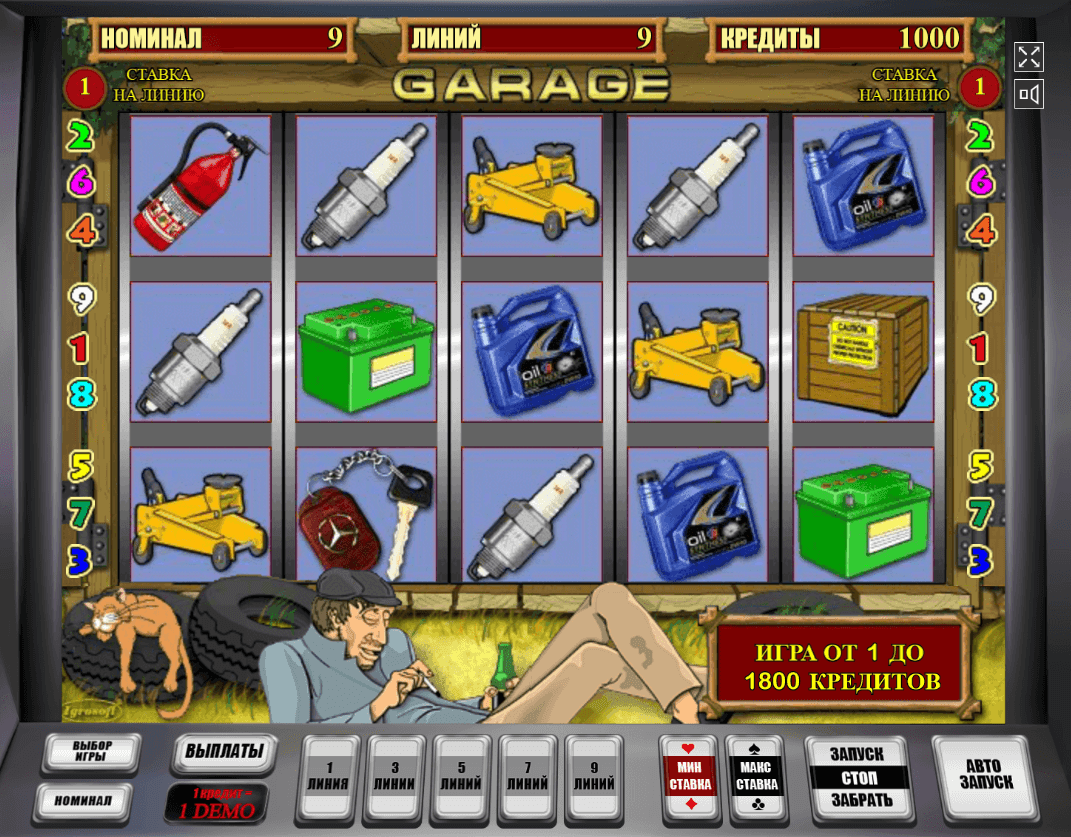Set maximum bet with МАКС СТАВКА
1071x837 pixels.
757,777
